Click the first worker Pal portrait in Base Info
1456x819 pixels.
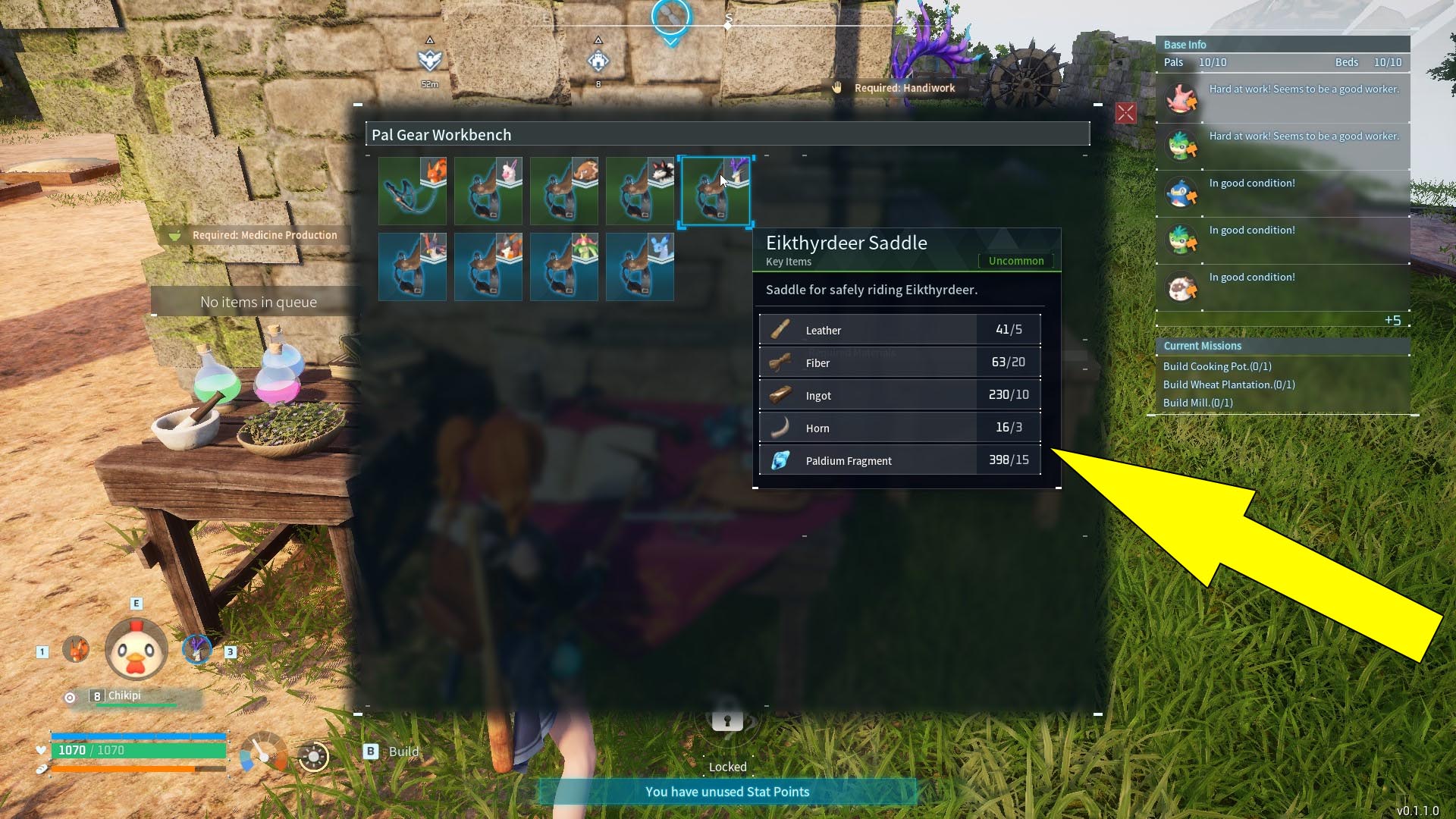click(1181, 98)
